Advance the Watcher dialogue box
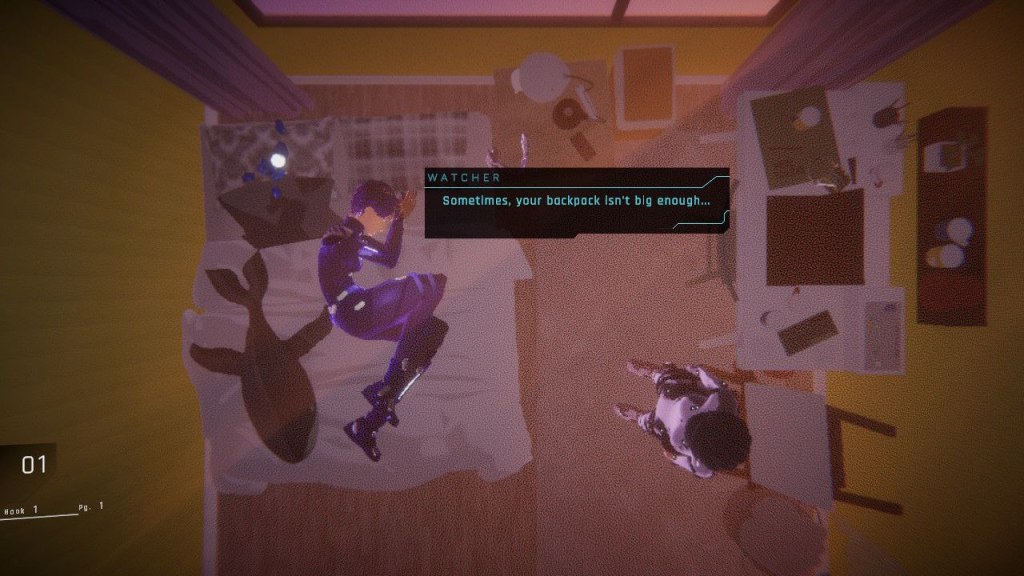 pos(576,202)
